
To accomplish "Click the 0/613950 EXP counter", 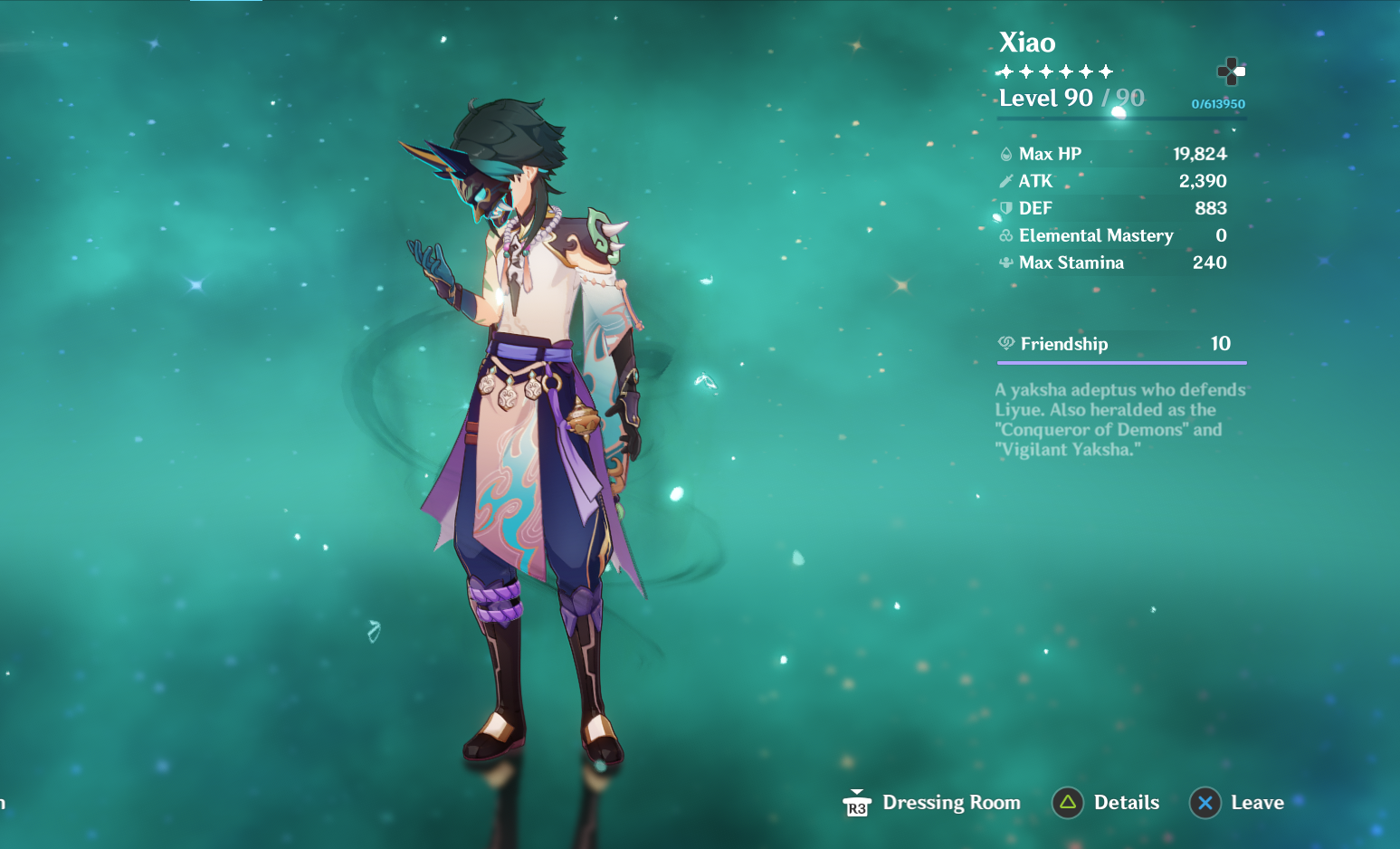I will pyautogui.click(x=1217, y=103).
